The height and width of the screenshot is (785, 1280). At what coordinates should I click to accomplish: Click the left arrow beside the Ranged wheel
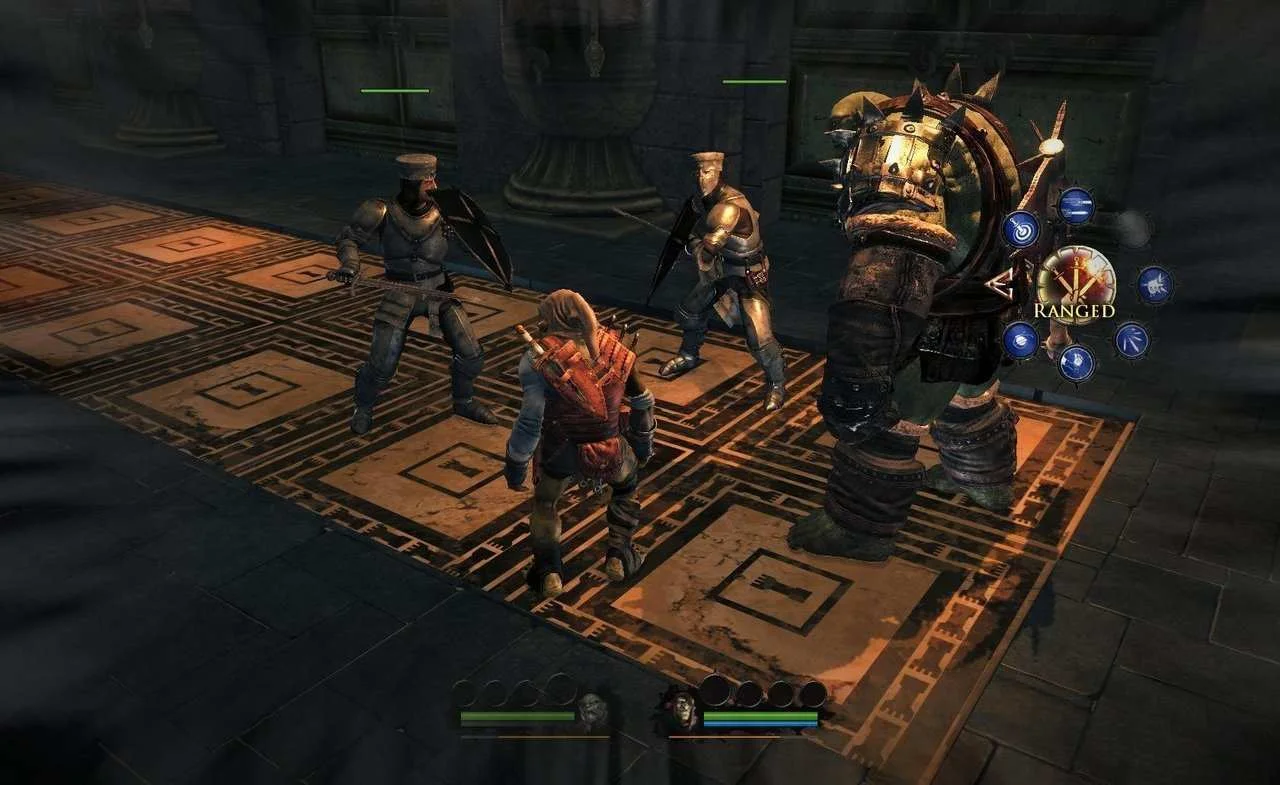click(x=999, y=285)
